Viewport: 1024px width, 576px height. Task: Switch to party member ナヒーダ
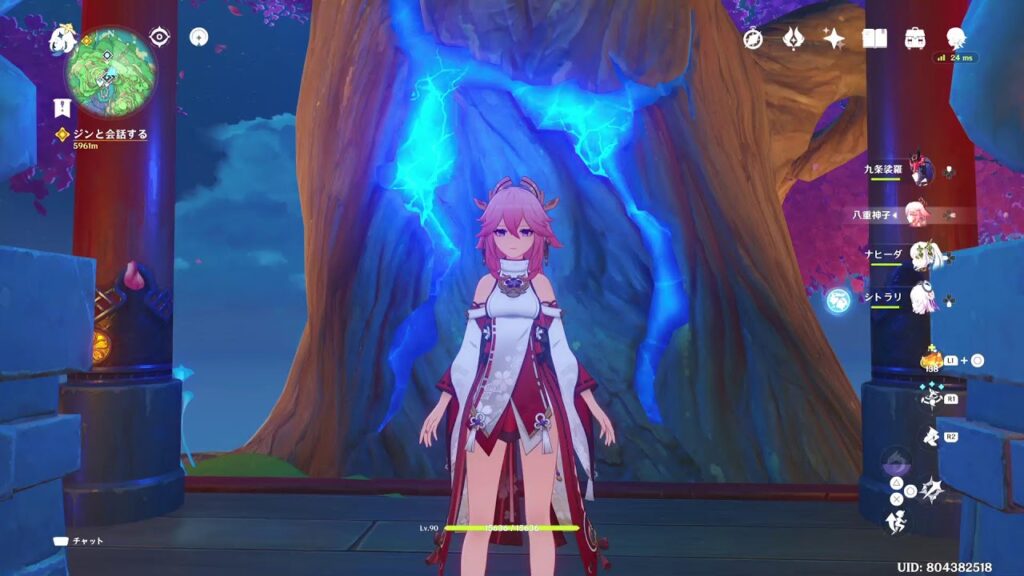point(920,255)
